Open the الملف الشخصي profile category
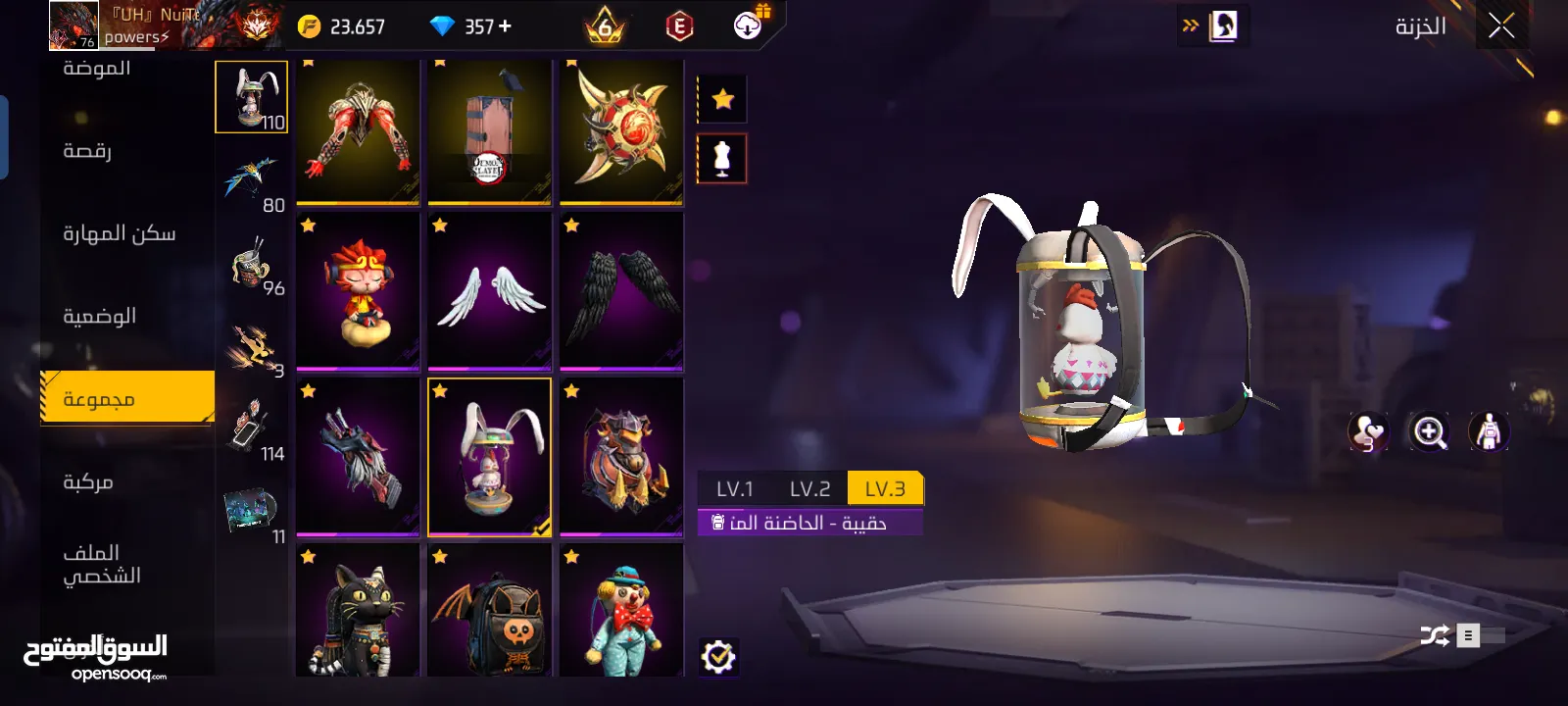This screenshot has width=1568, height=706. 102,564
